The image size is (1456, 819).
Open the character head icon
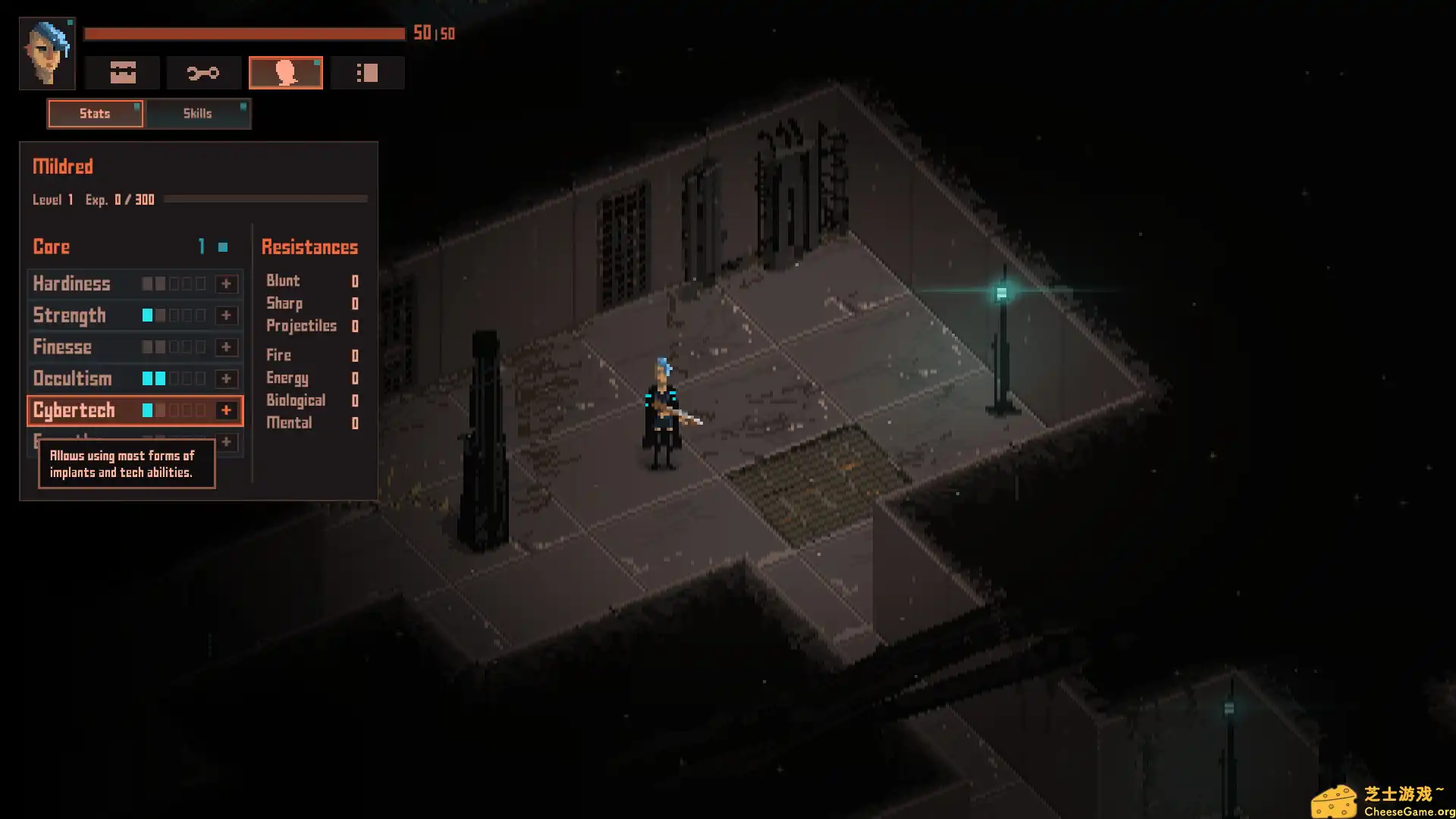(x=286, y=72)
